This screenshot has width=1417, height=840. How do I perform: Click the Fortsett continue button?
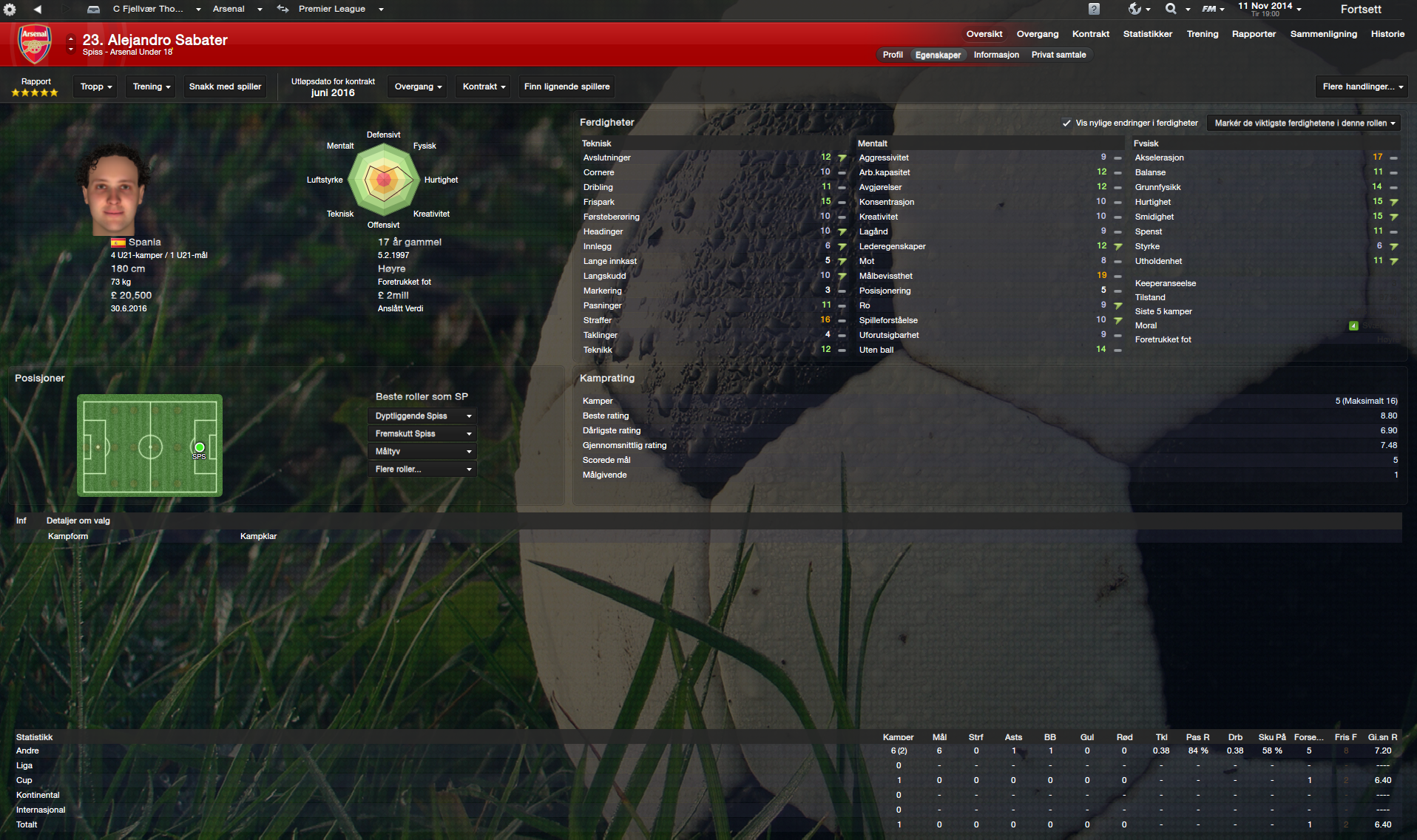[1360, 10]
